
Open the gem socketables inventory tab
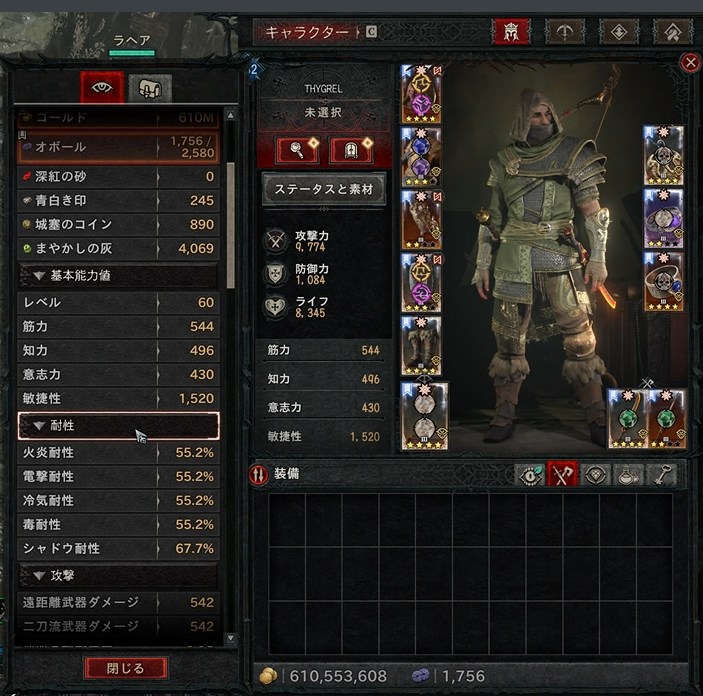[x=597, y=475]
